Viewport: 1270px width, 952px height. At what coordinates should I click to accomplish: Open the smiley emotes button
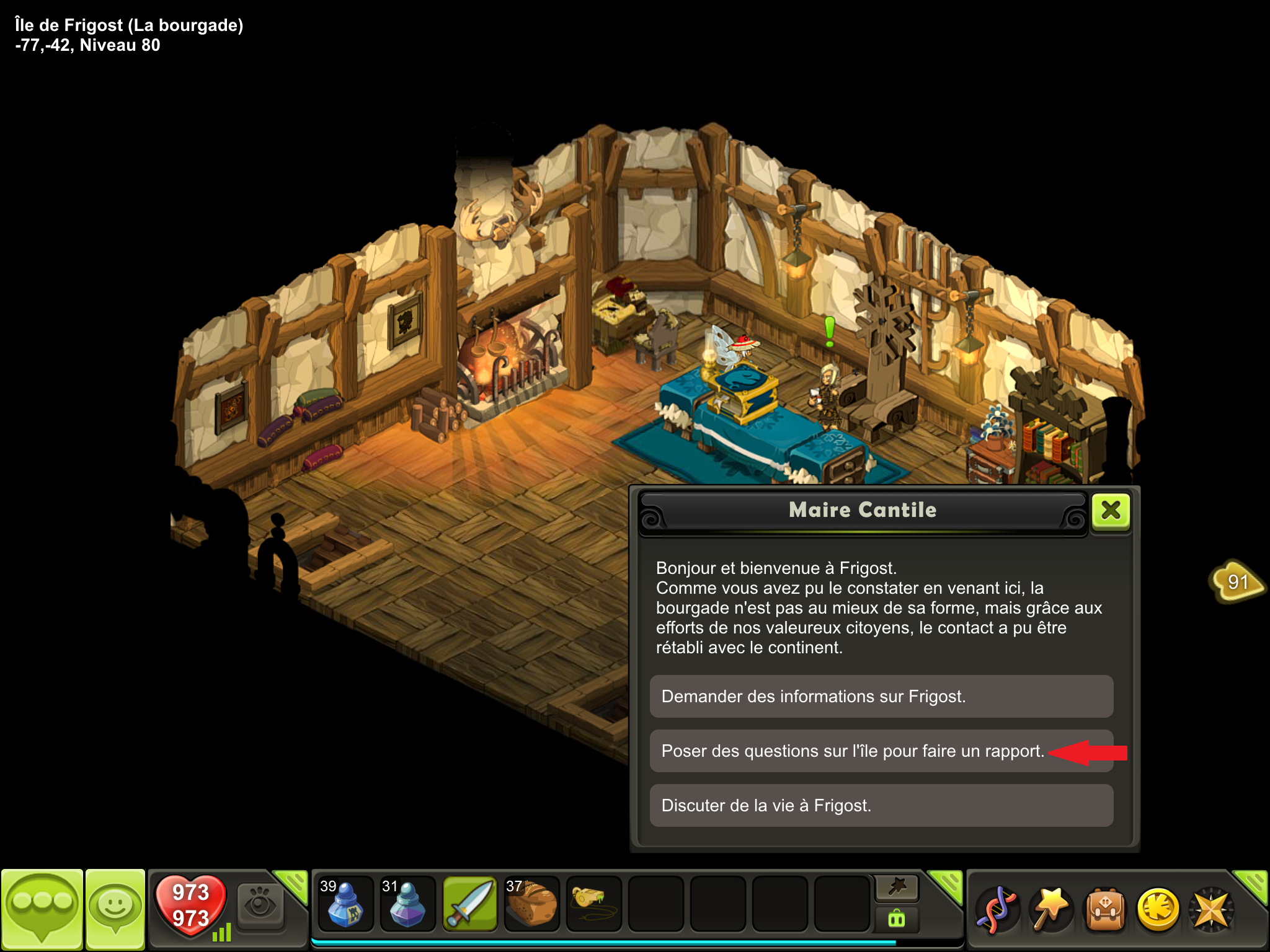point(115,909)
